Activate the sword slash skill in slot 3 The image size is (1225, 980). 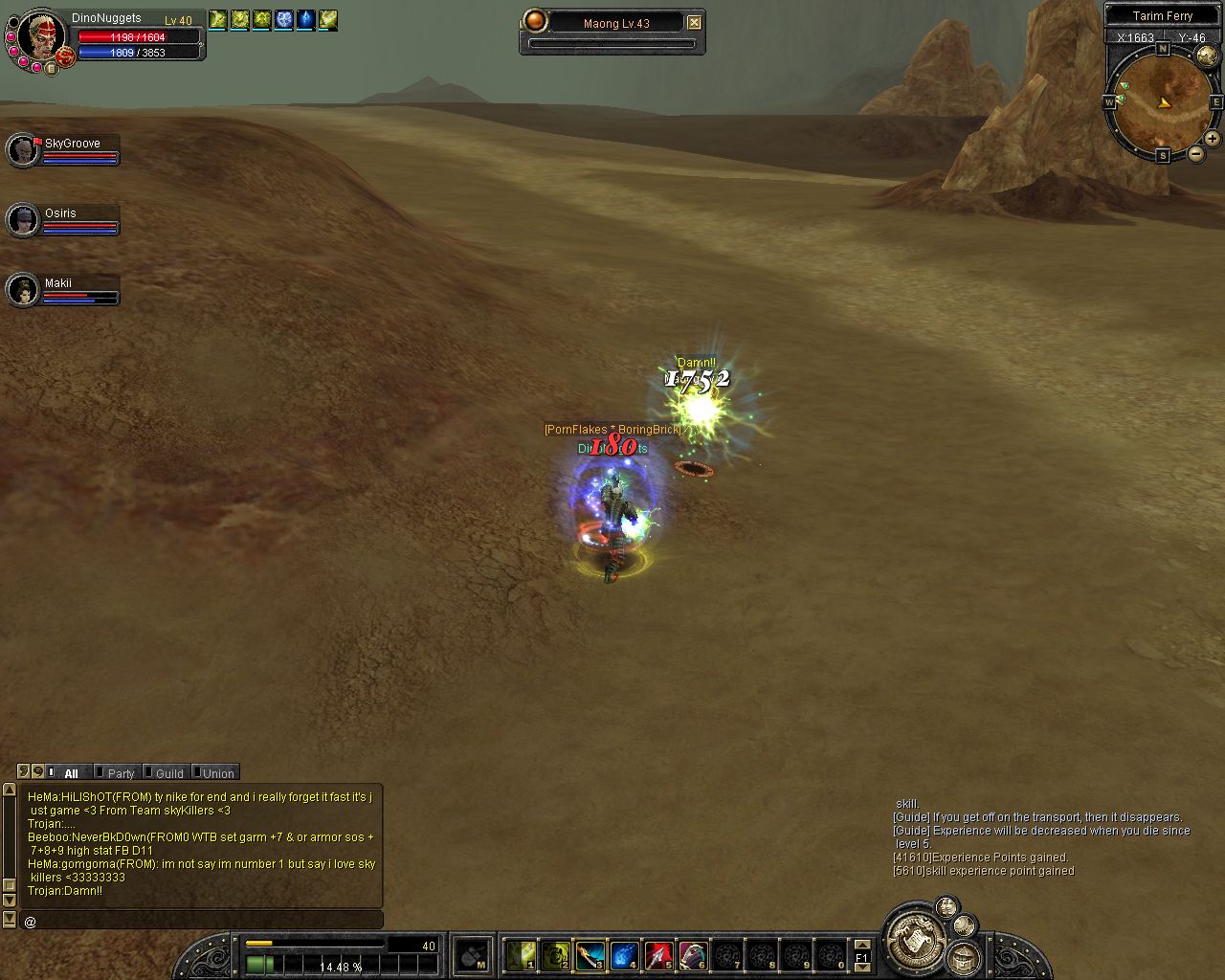590,955
